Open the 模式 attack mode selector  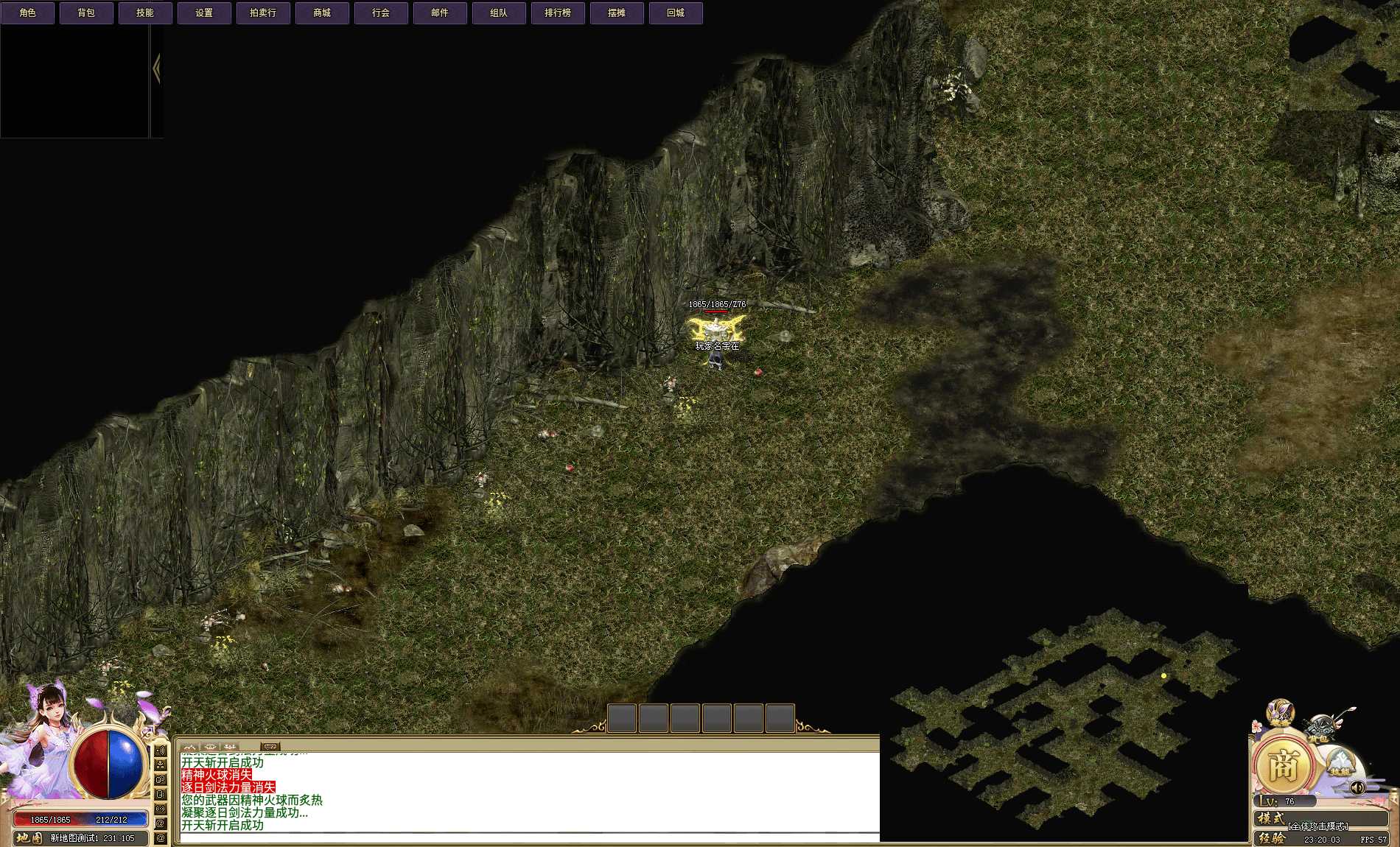tap(1270, 819)
